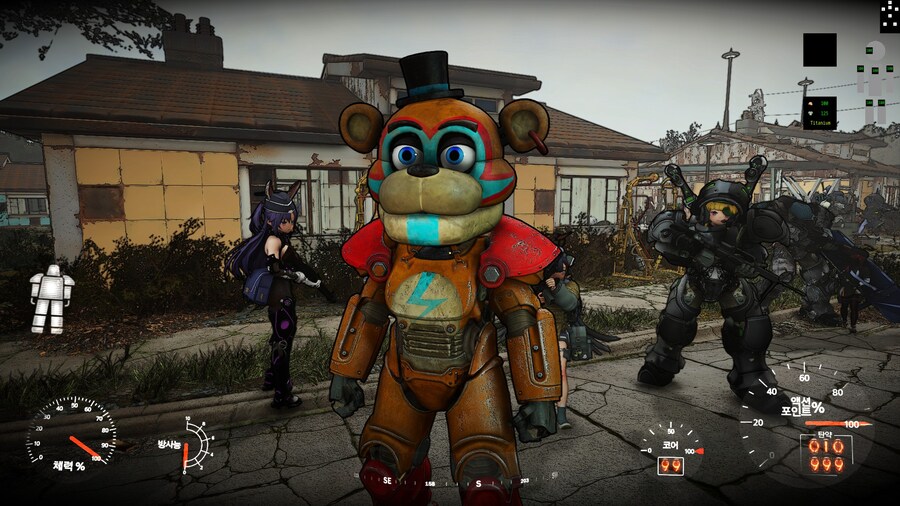Click the black square panel
The height and width of the screenshot is (506, 900).
pos(819,50)
